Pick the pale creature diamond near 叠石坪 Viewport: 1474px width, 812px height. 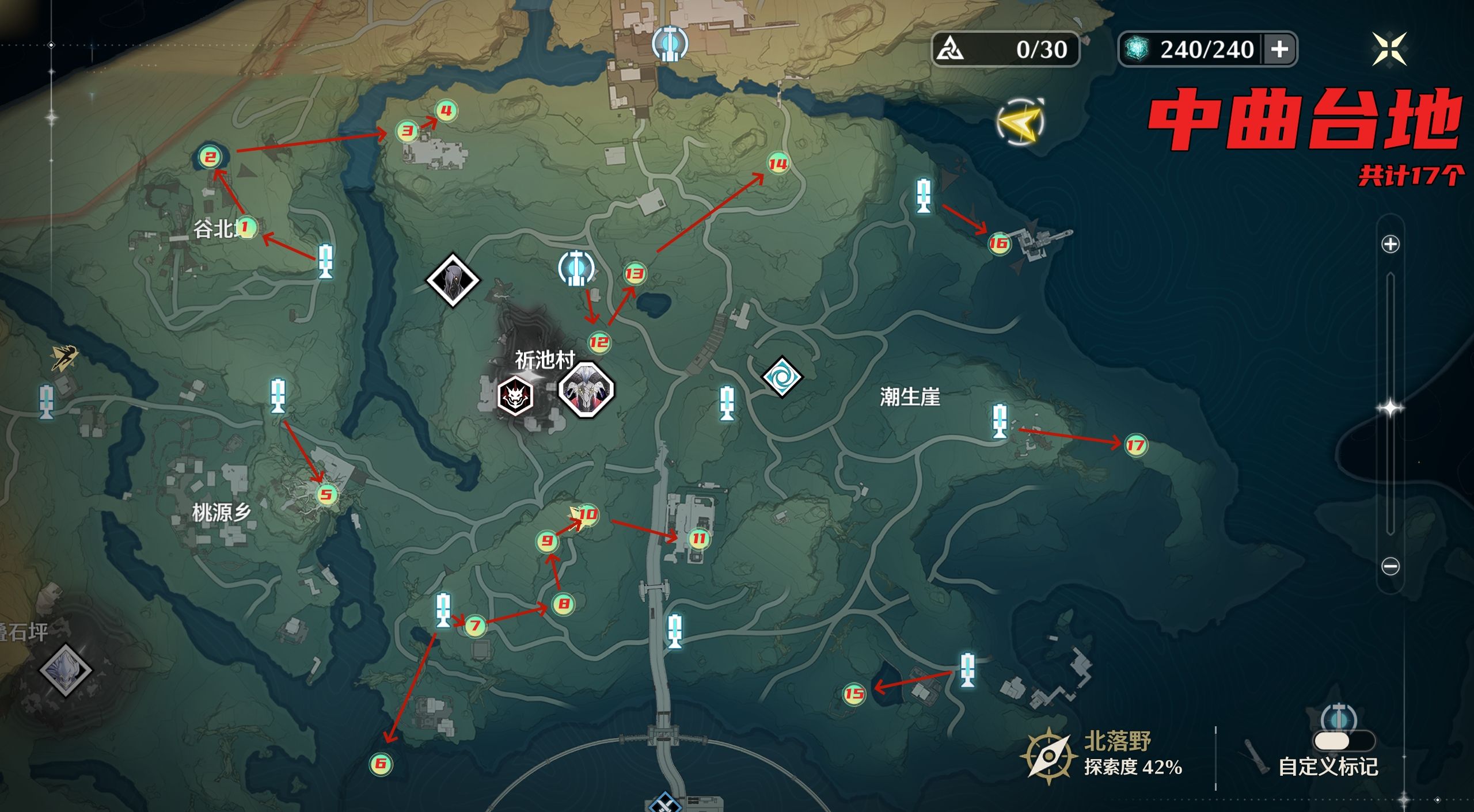[65, 670]
